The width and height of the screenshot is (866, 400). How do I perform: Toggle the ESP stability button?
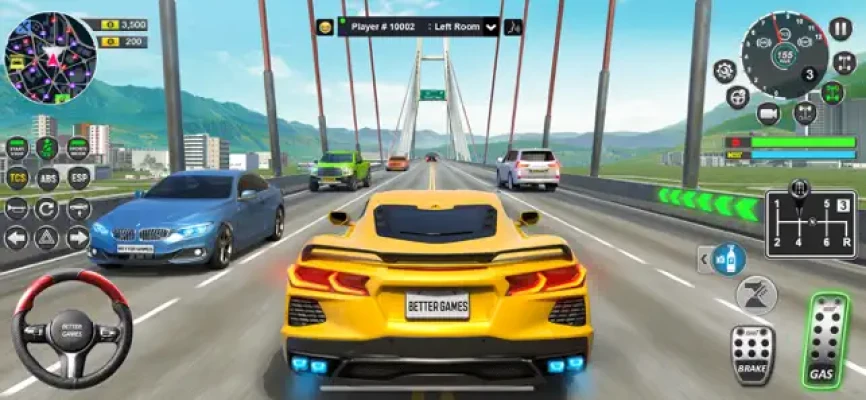click(x=78, y=178)
